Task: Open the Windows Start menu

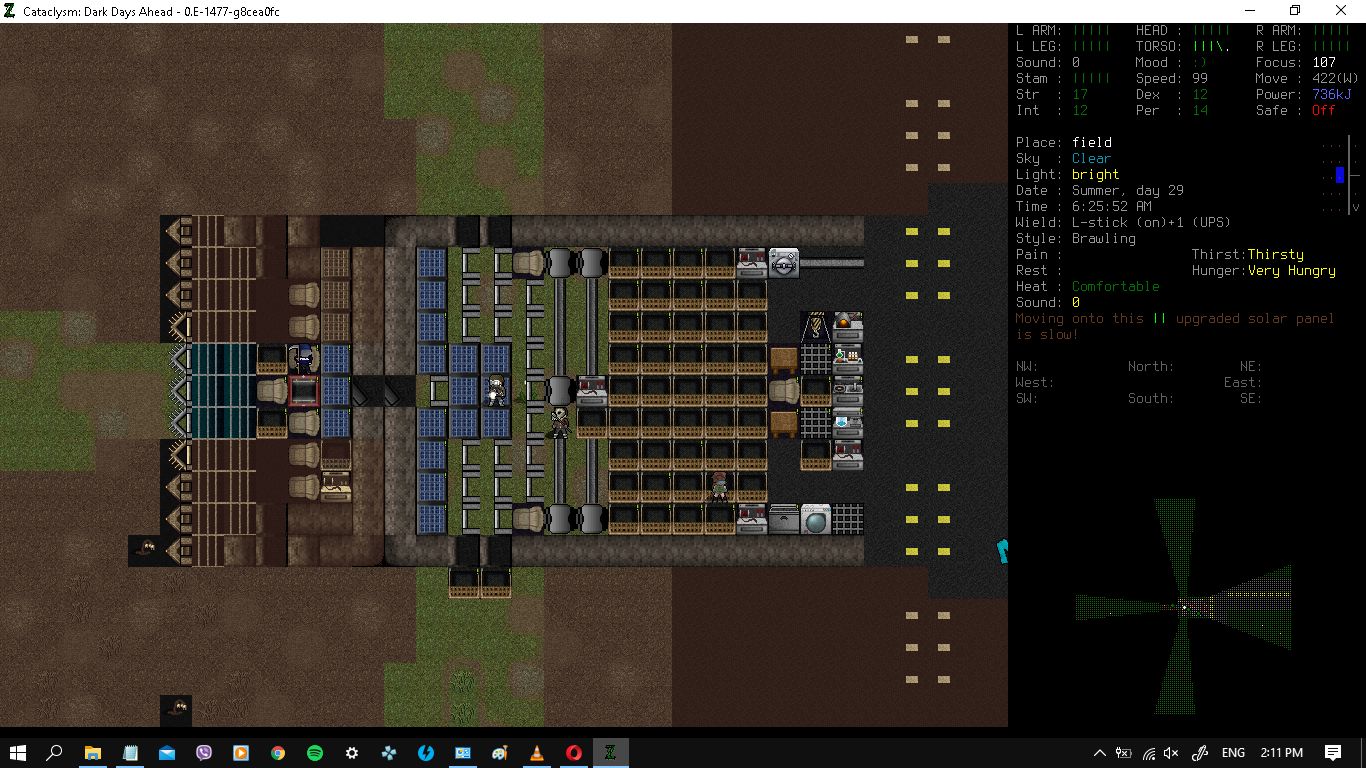Action: tap(18, 753)
